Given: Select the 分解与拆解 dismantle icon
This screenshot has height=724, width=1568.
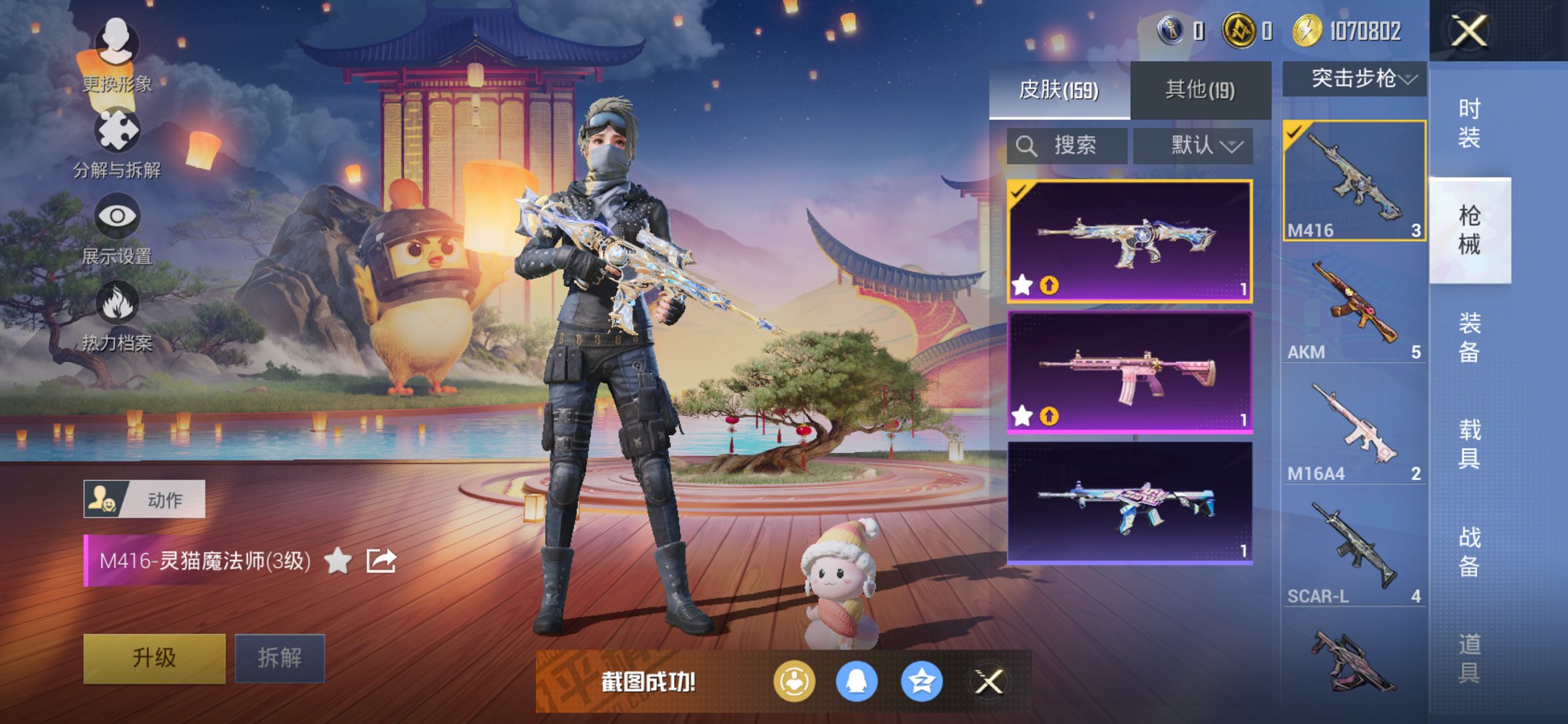Looking at the screenshot, I should point(119,132).
